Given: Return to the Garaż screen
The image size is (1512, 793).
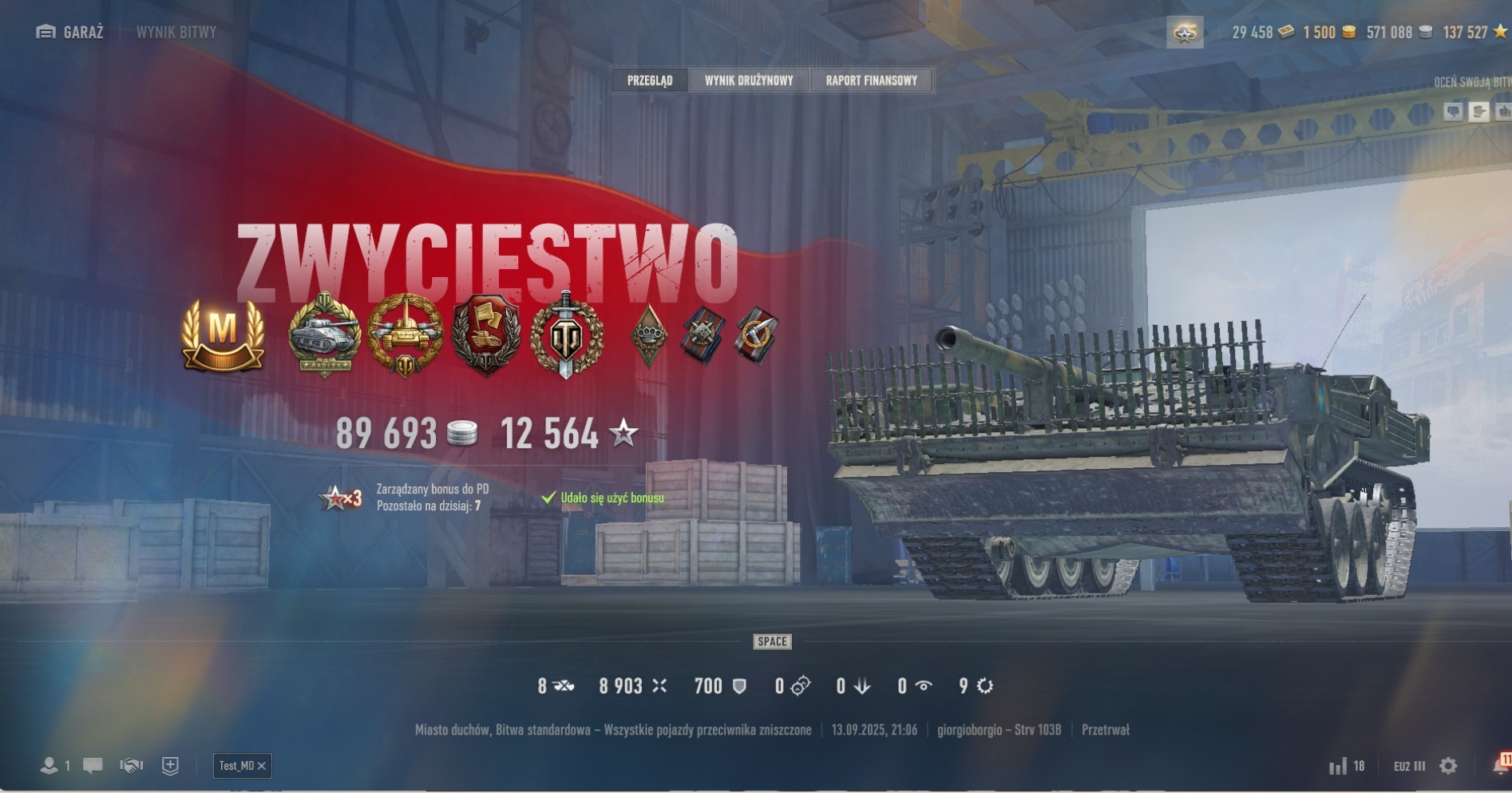Looking at the screenshot, I should [70, 32].
